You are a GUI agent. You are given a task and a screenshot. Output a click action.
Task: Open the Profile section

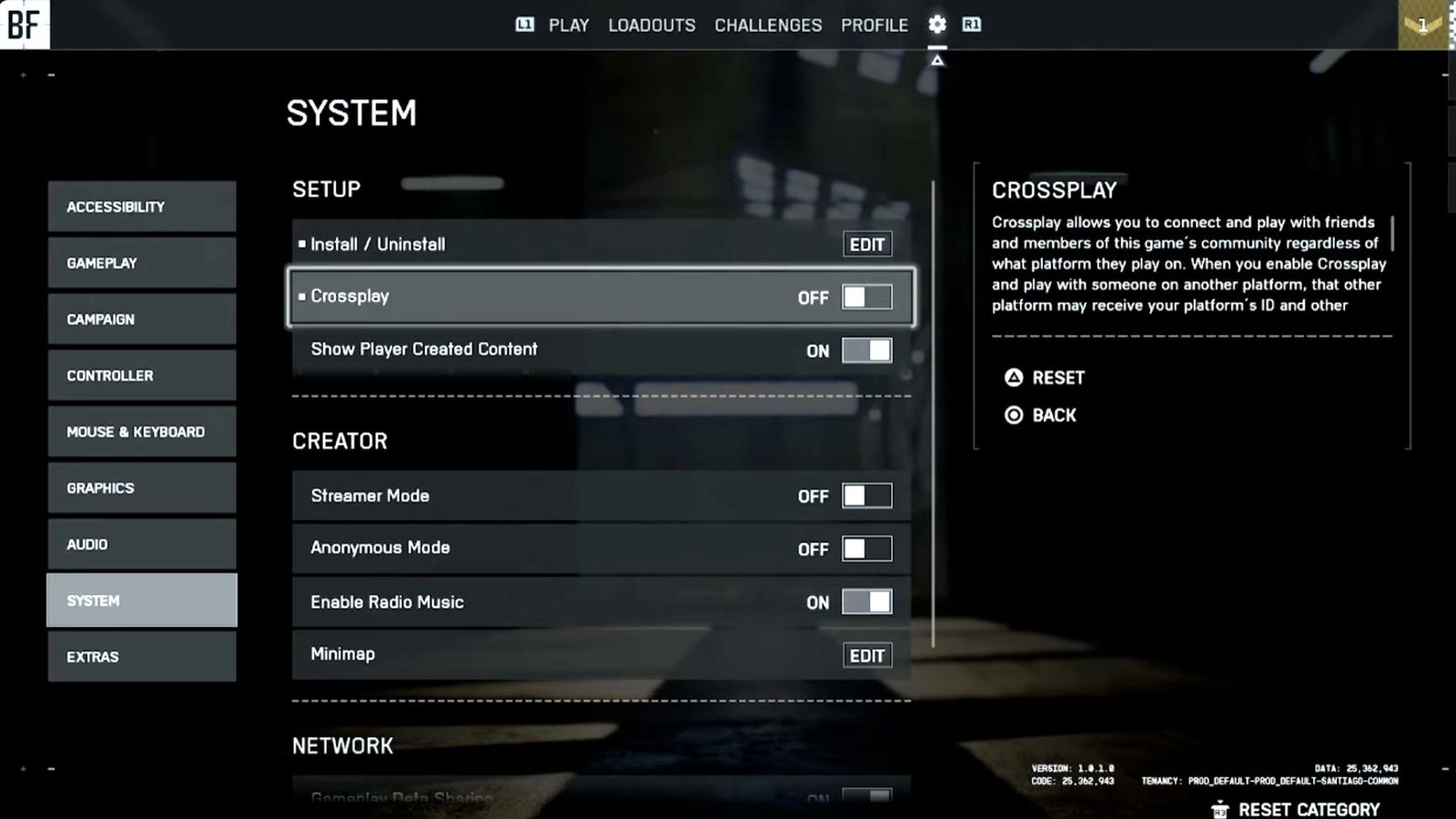[x=874, y=25]
